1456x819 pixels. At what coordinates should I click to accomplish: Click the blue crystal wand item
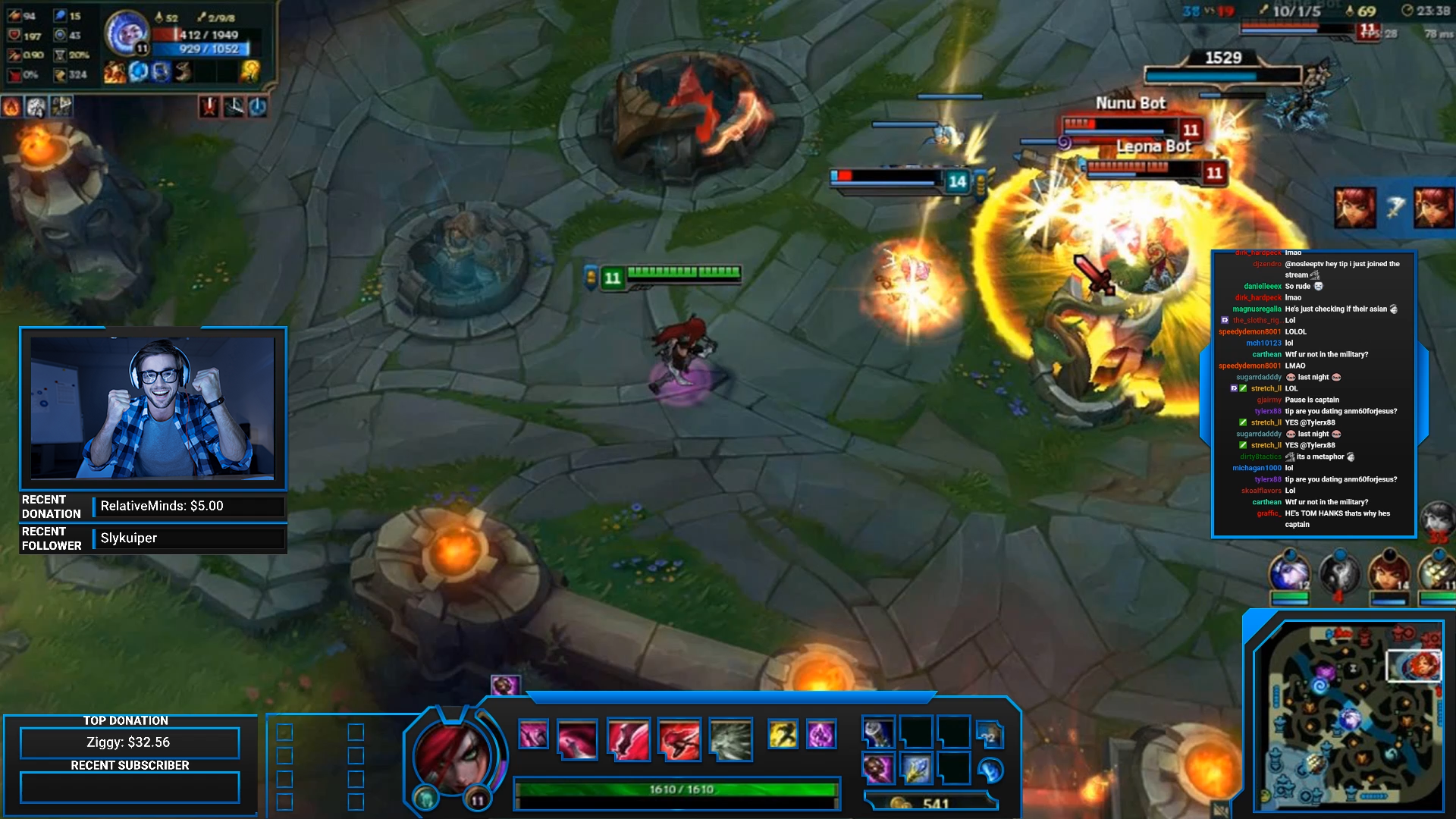916,769
